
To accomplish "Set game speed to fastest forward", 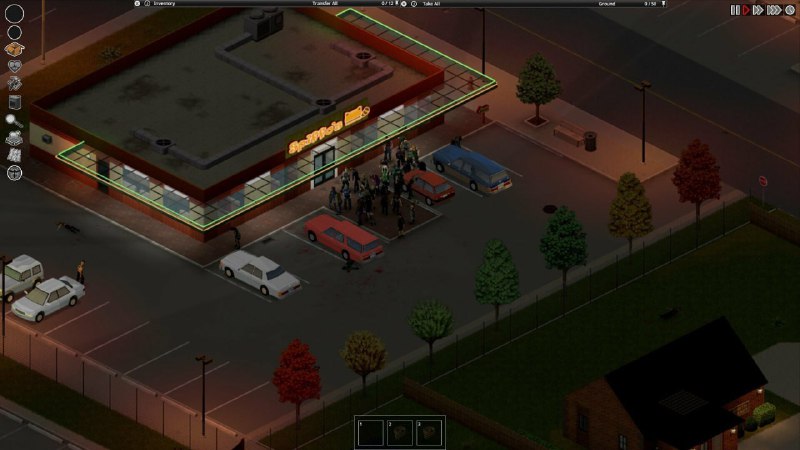I will (x=773, y=9).
